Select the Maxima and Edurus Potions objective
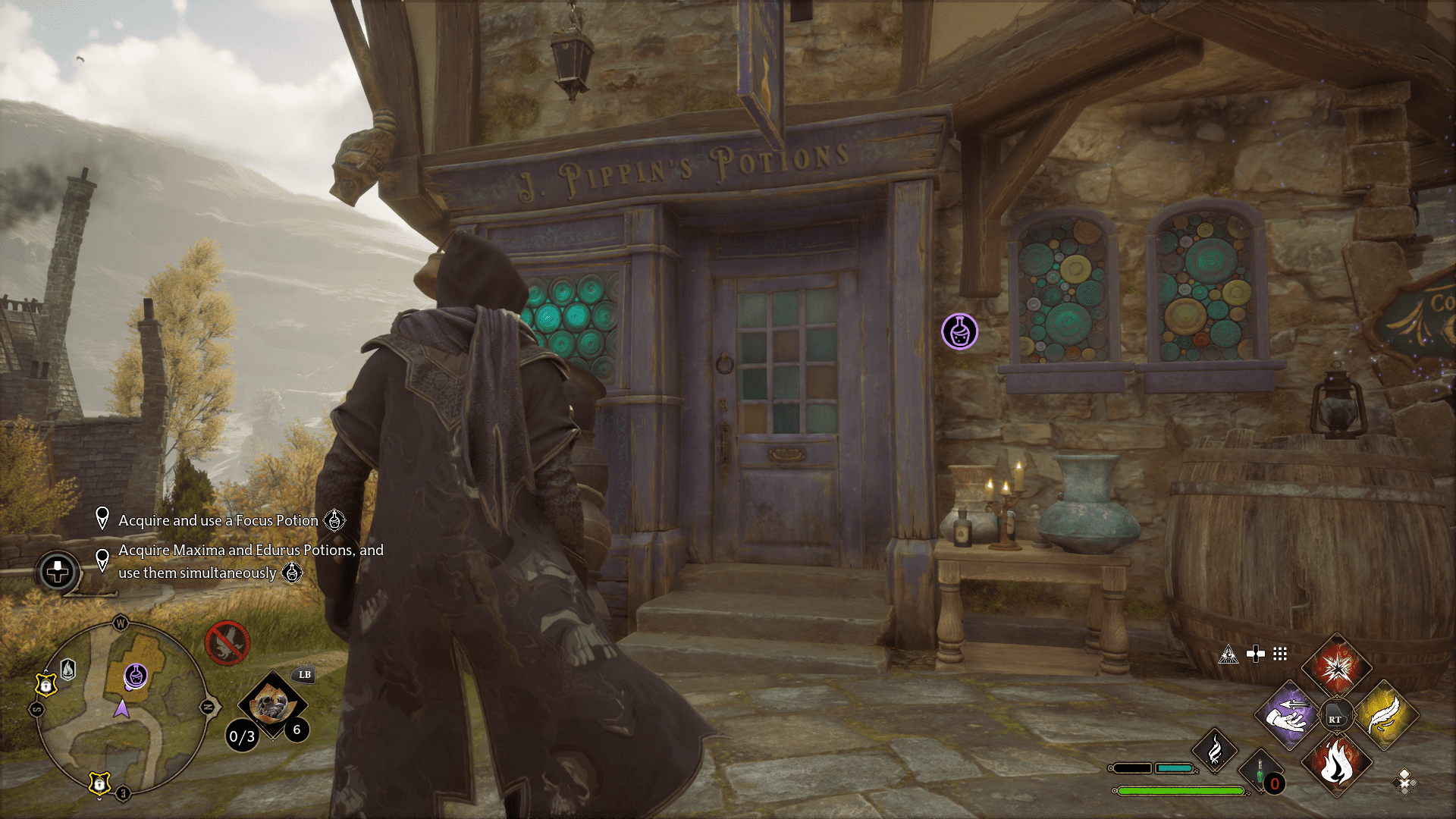This screenshot has height=819, width=1456. 250,561
